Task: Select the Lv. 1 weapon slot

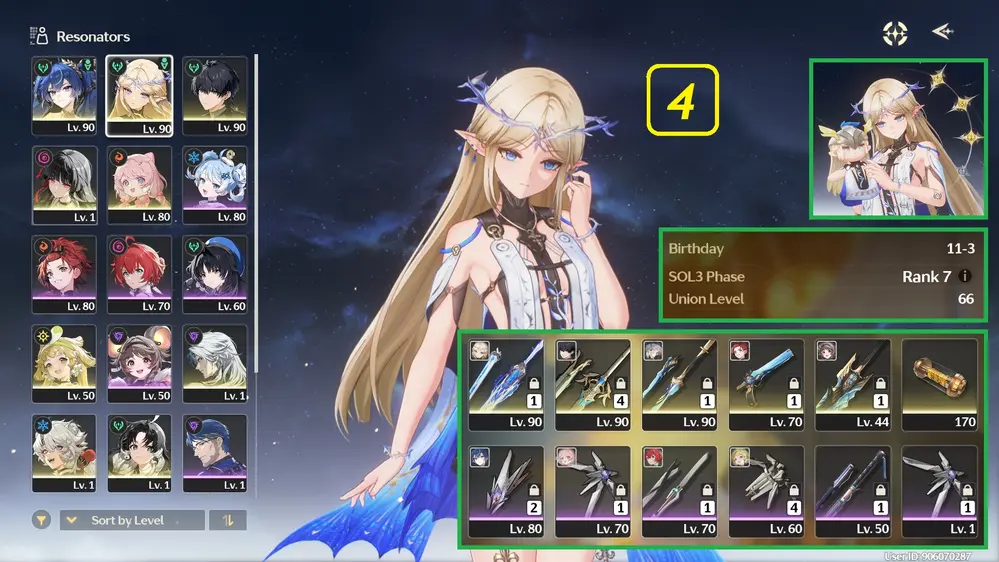Action: (939, 492)
